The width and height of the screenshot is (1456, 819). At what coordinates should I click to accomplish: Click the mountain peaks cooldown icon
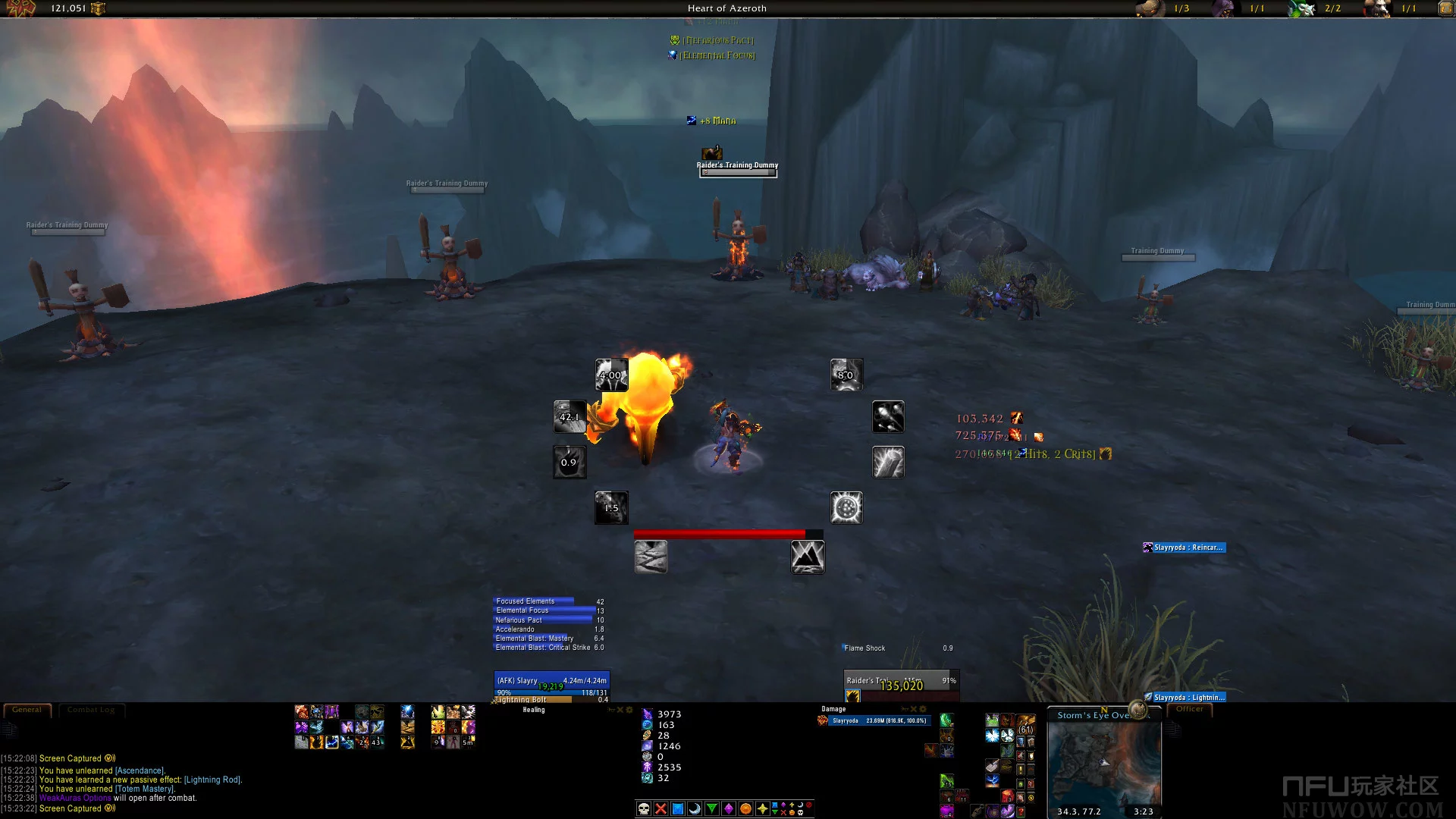(x=808, y=557)
